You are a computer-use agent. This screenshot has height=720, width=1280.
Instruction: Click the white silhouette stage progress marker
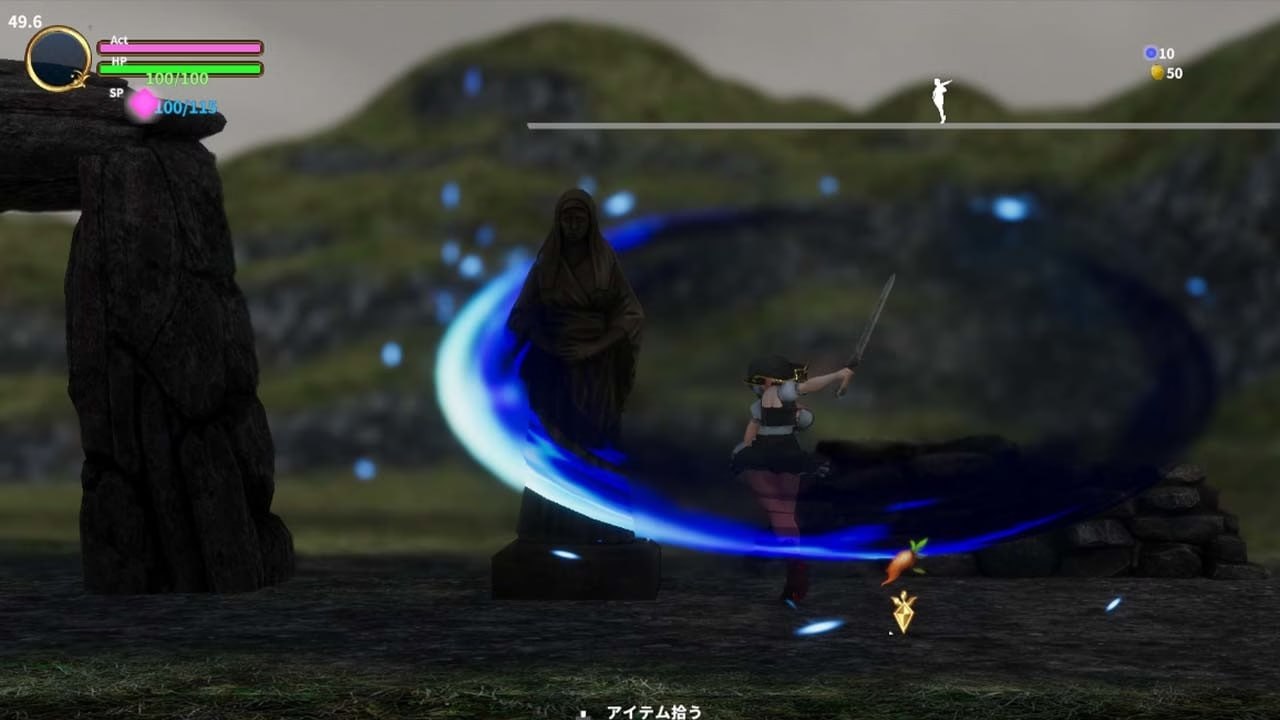coord(940,100)
